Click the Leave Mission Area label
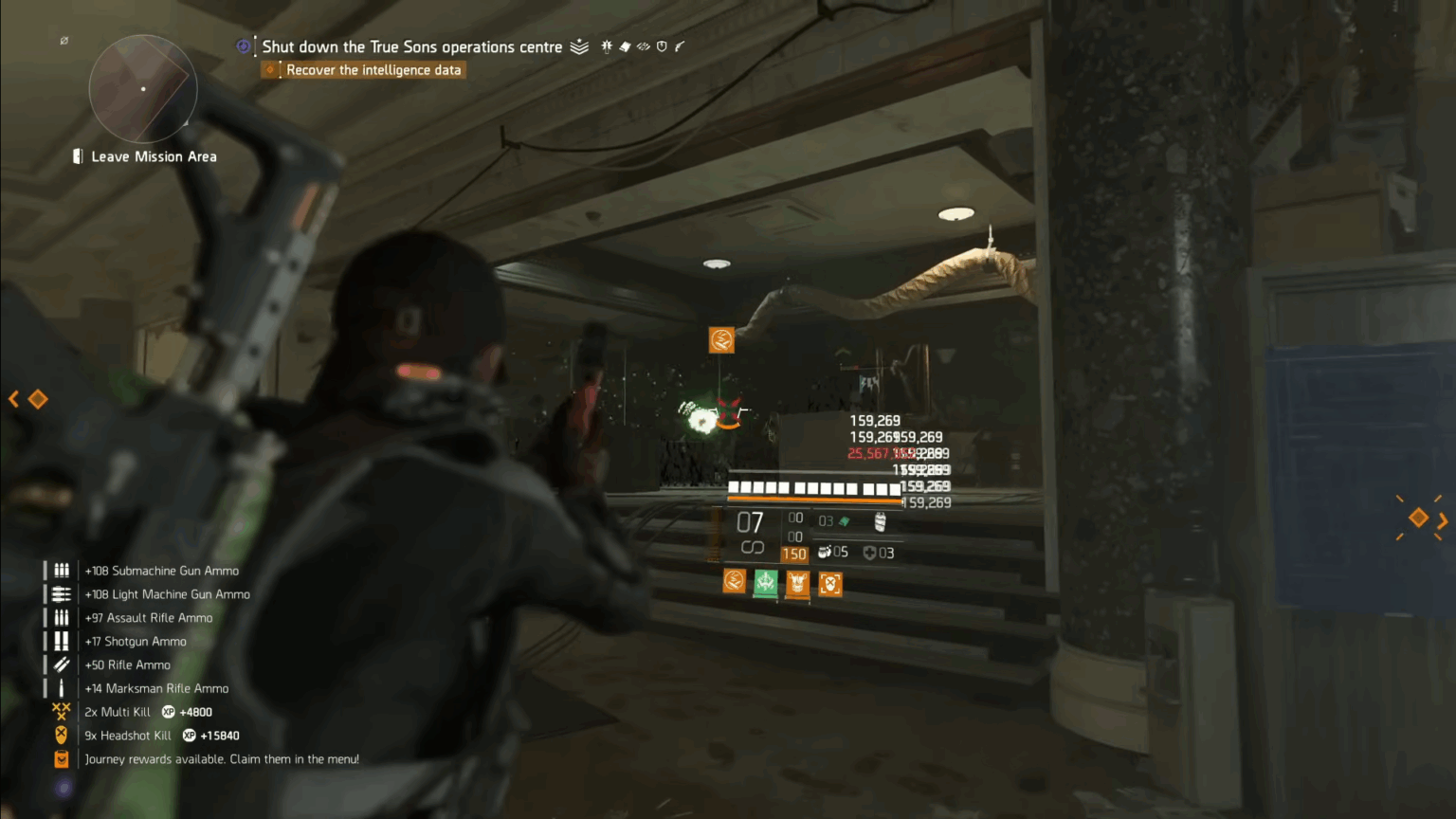 coord(153,155)
